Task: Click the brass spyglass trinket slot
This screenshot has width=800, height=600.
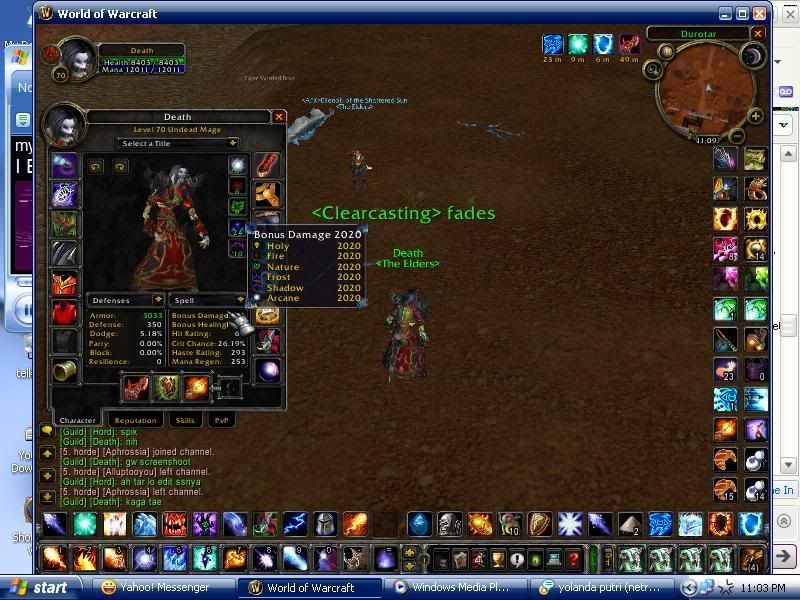Action: [x=65, y=371]
